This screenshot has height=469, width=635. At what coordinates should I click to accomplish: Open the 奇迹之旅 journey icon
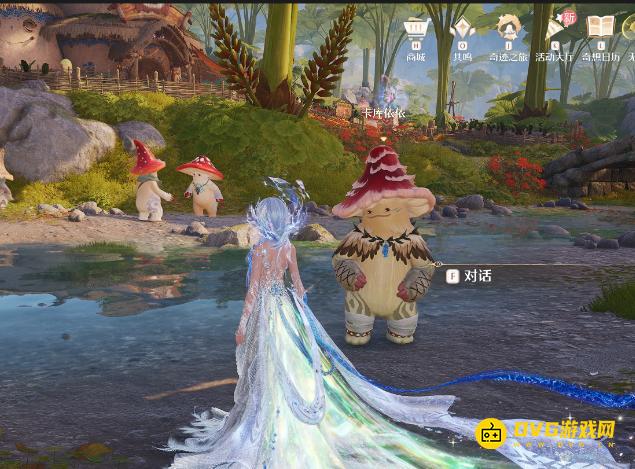pos(509,29)
